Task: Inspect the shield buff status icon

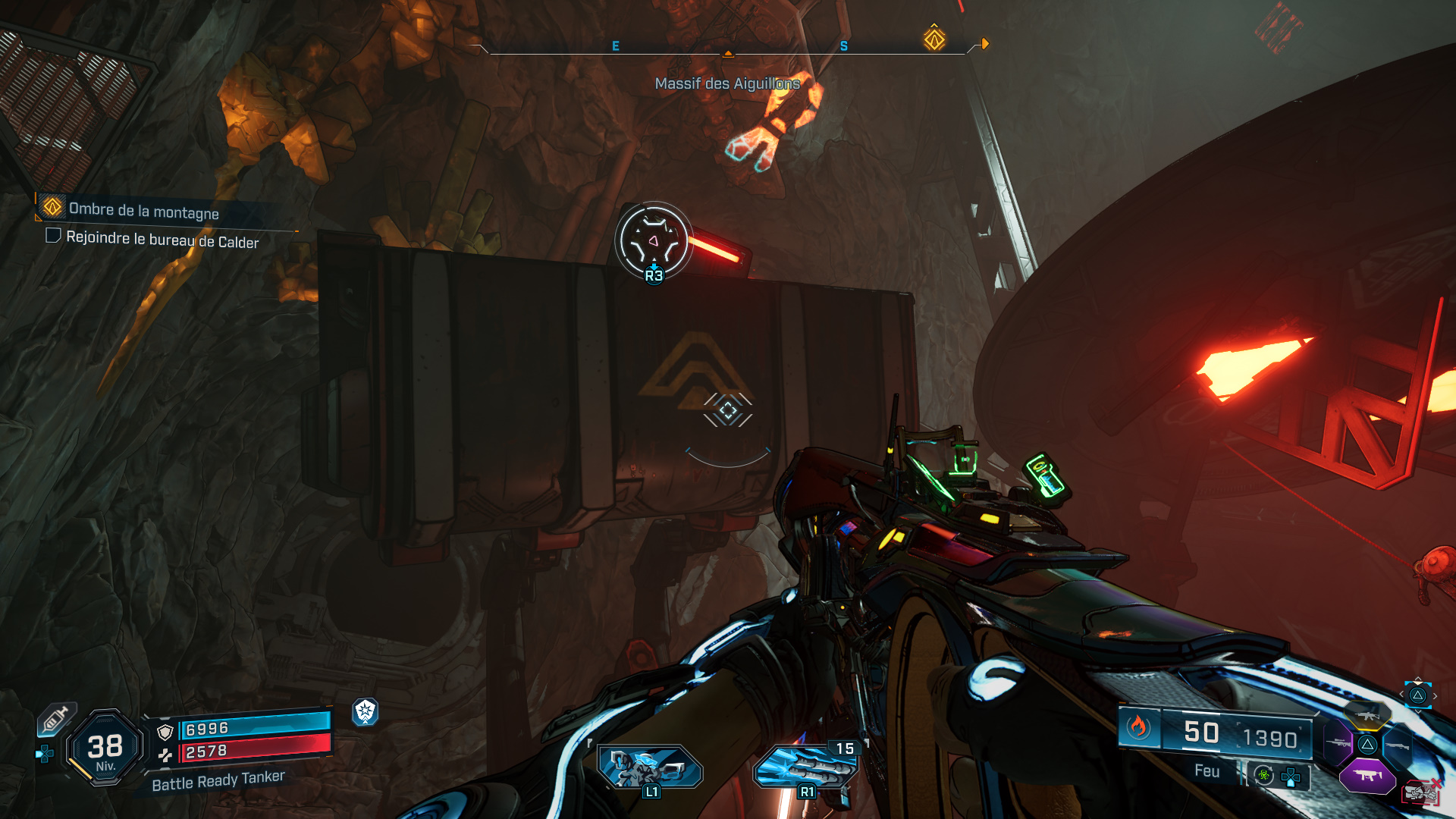Action: pyautogui.click(x=366, y=711)
